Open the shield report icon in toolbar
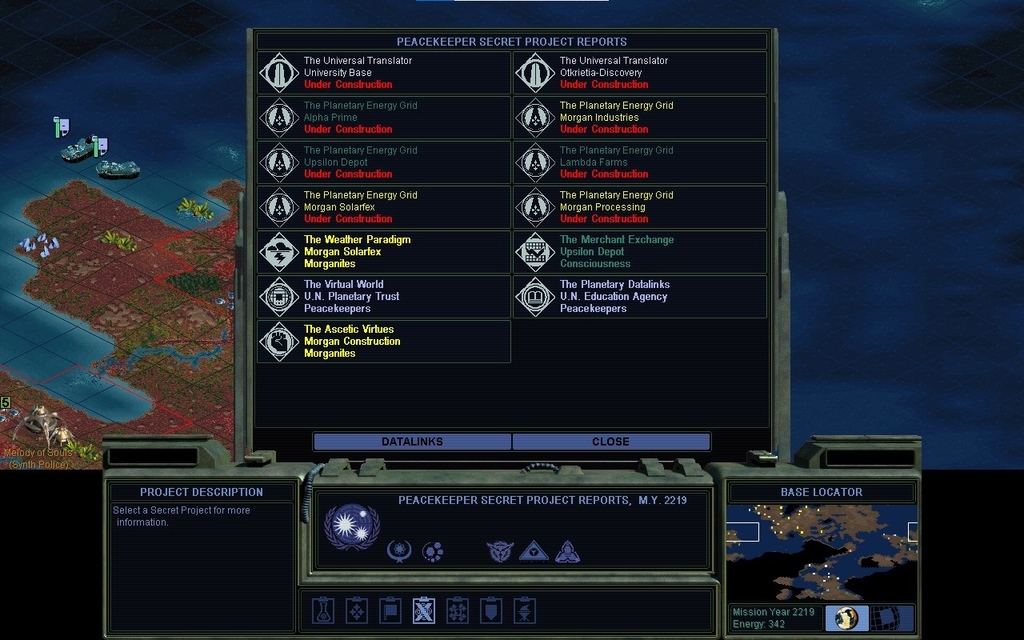1024x640 pixels. point(491,610)
